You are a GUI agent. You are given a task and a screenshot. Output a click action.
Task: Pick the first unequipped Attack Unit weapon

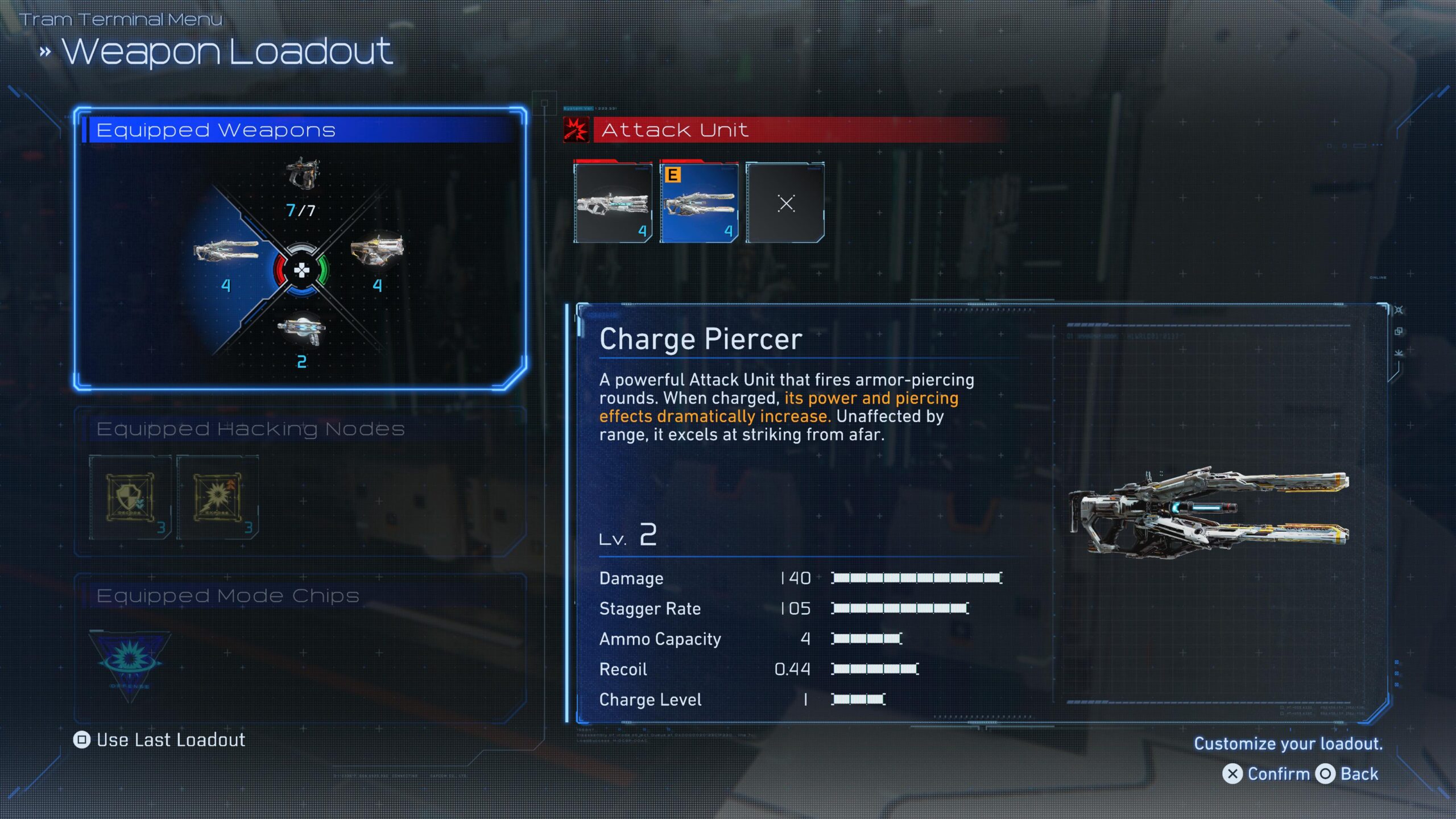coord(613,203)
